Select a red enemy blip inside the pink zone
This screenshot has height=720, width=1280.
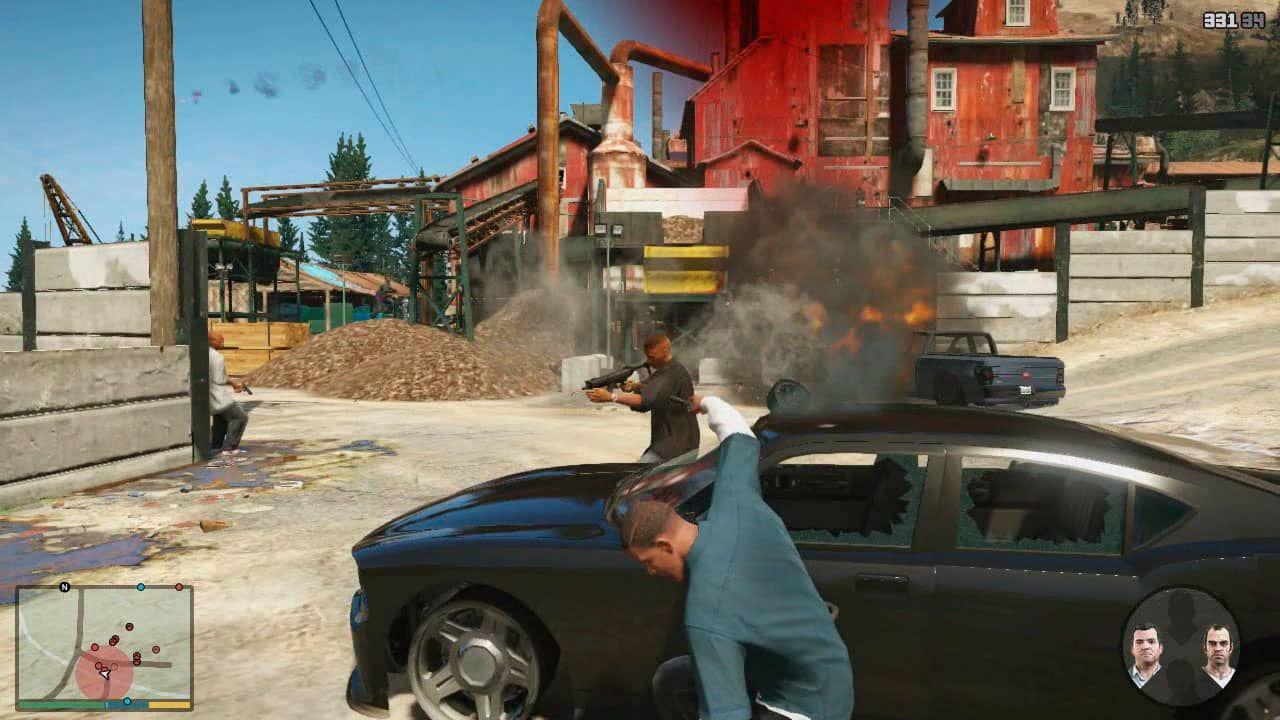click(99, 665)
